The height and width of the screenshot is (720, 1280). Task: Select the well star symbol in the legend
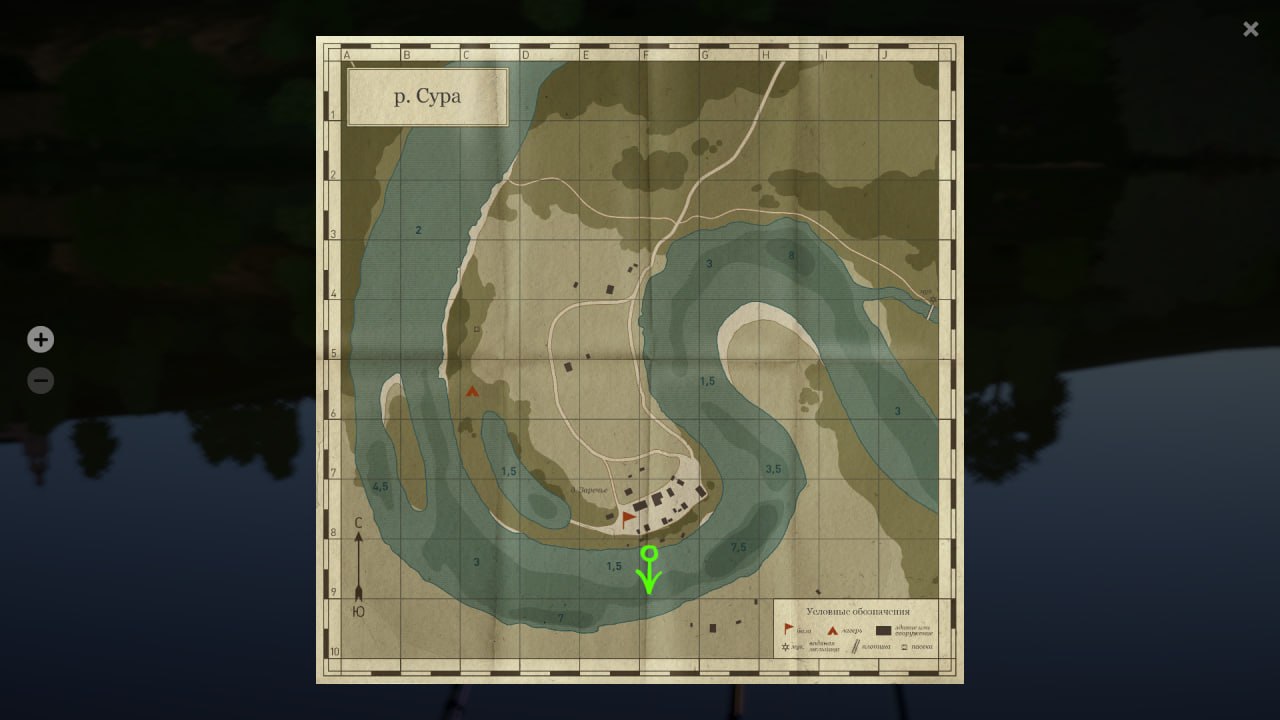point(786,647)
